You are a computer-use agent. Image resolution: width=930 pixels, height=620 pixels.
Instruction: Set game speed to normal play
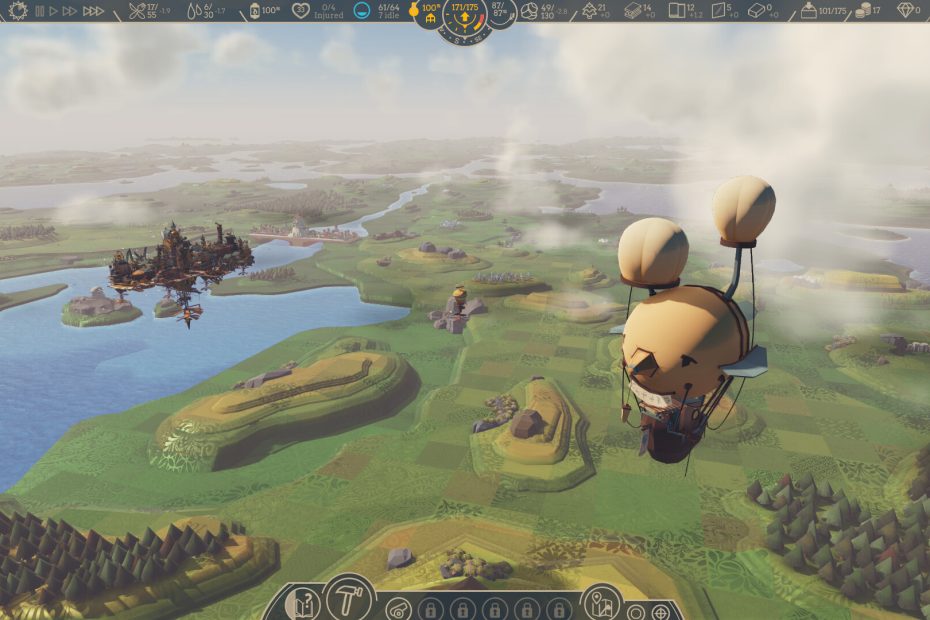[53, 11]
